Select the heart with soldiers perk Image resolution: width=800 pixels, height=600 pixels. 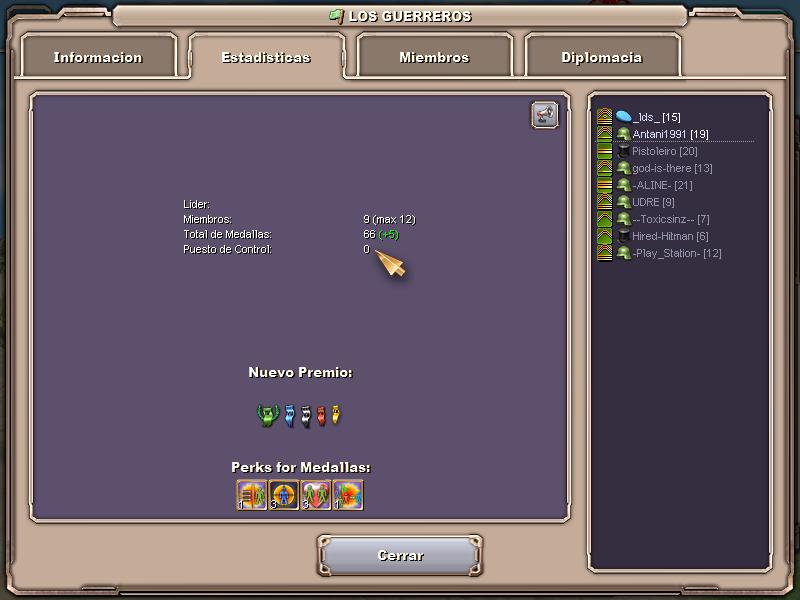(x=316, y=495)
